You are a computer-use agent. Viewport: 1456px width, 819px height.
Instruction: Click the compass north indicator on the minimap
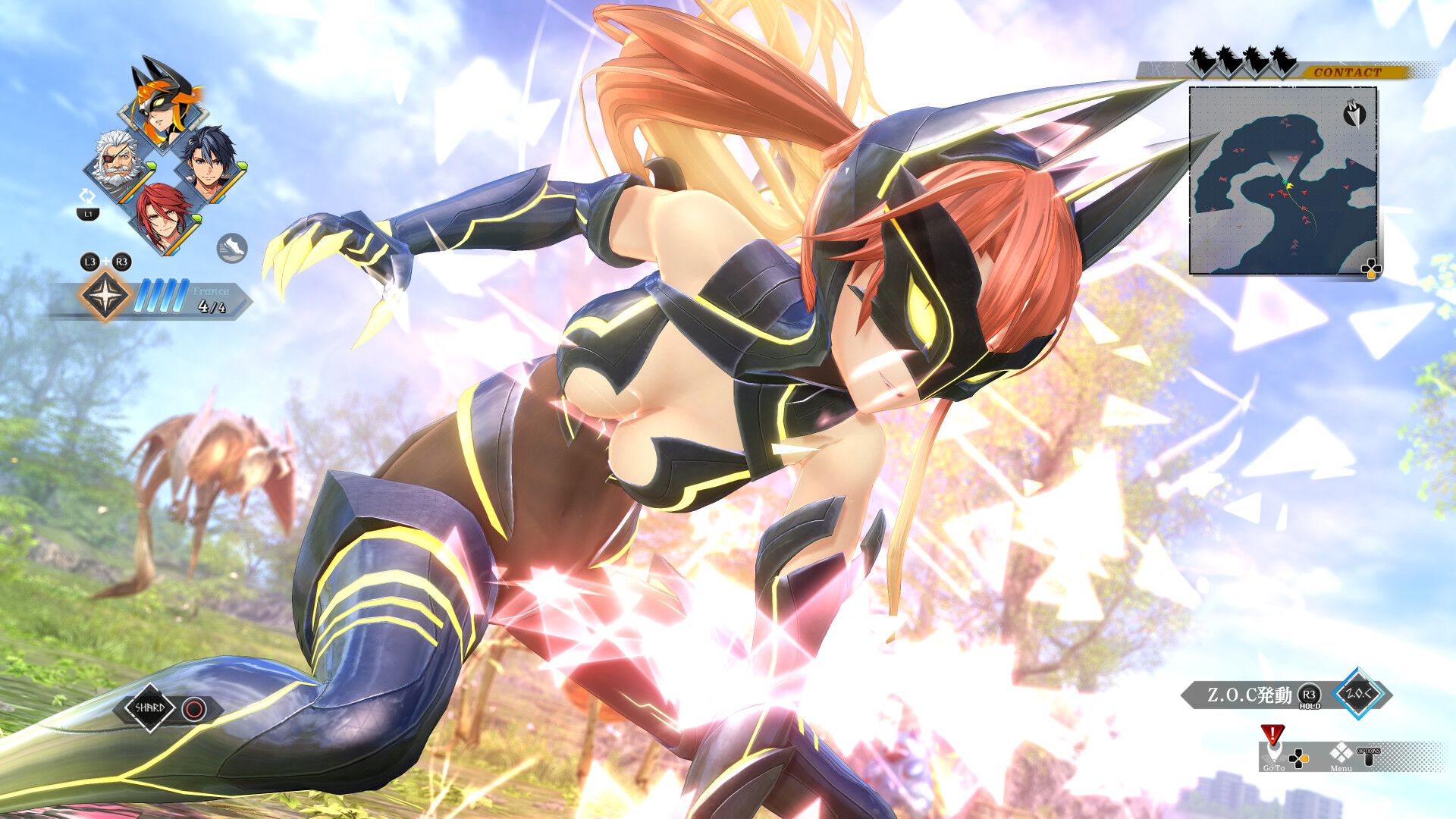click(1354, 115)
